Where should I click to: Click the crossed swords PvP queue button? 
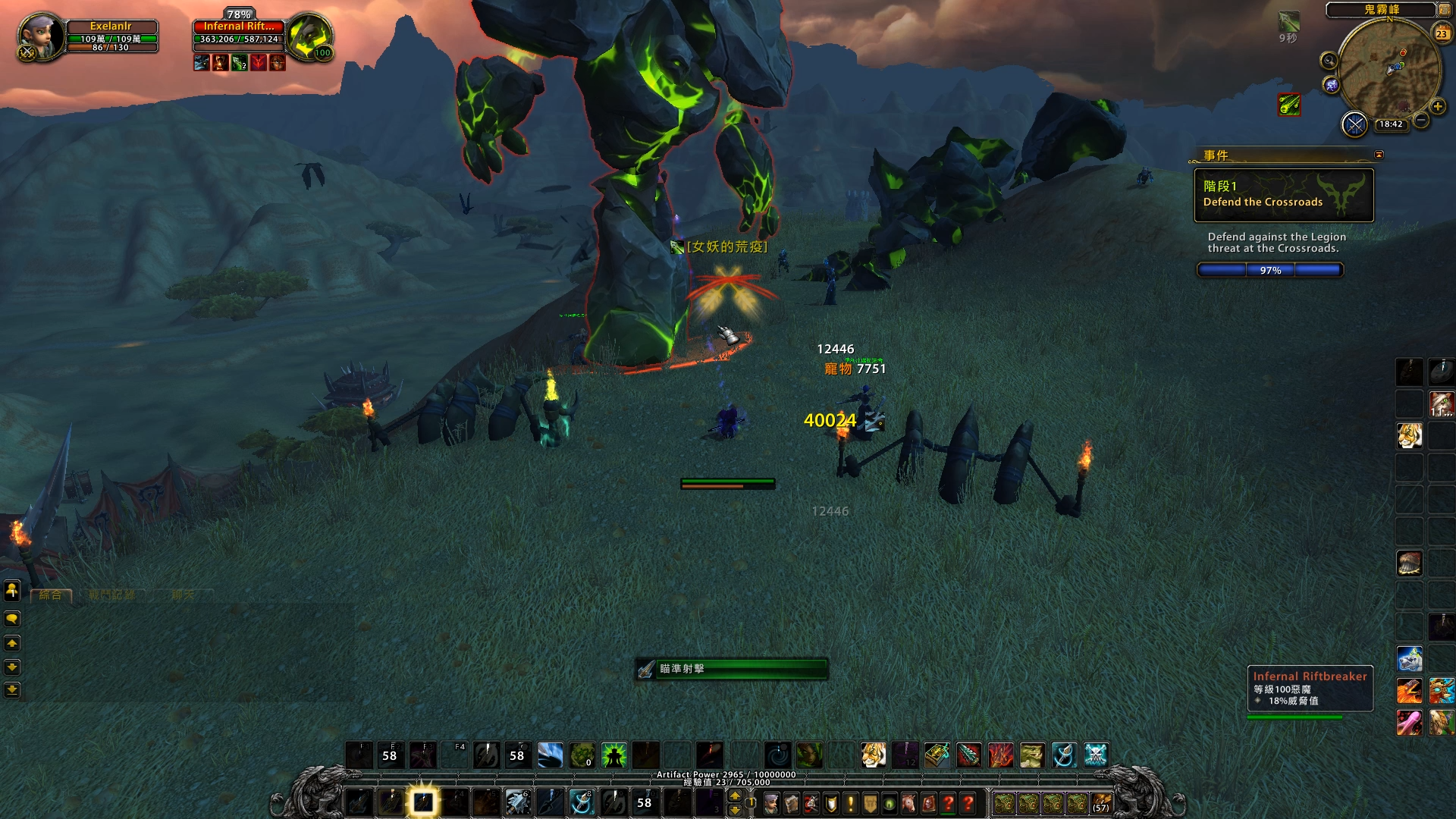(x=1354, y=124)
